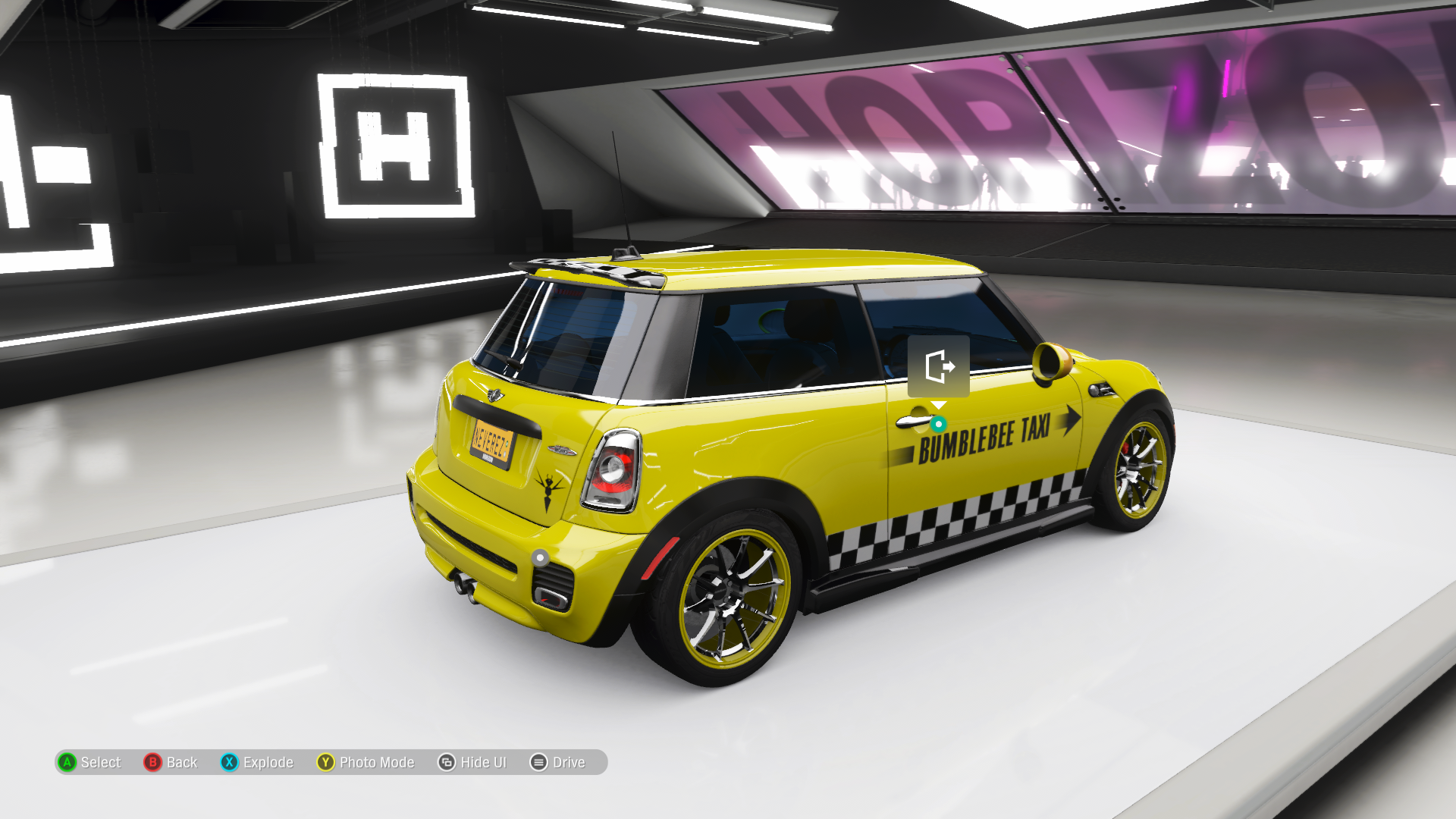Click the enter-car door icon
Image resolution: width=1456 pixels, height=819 pixels.
coord(938,366)
